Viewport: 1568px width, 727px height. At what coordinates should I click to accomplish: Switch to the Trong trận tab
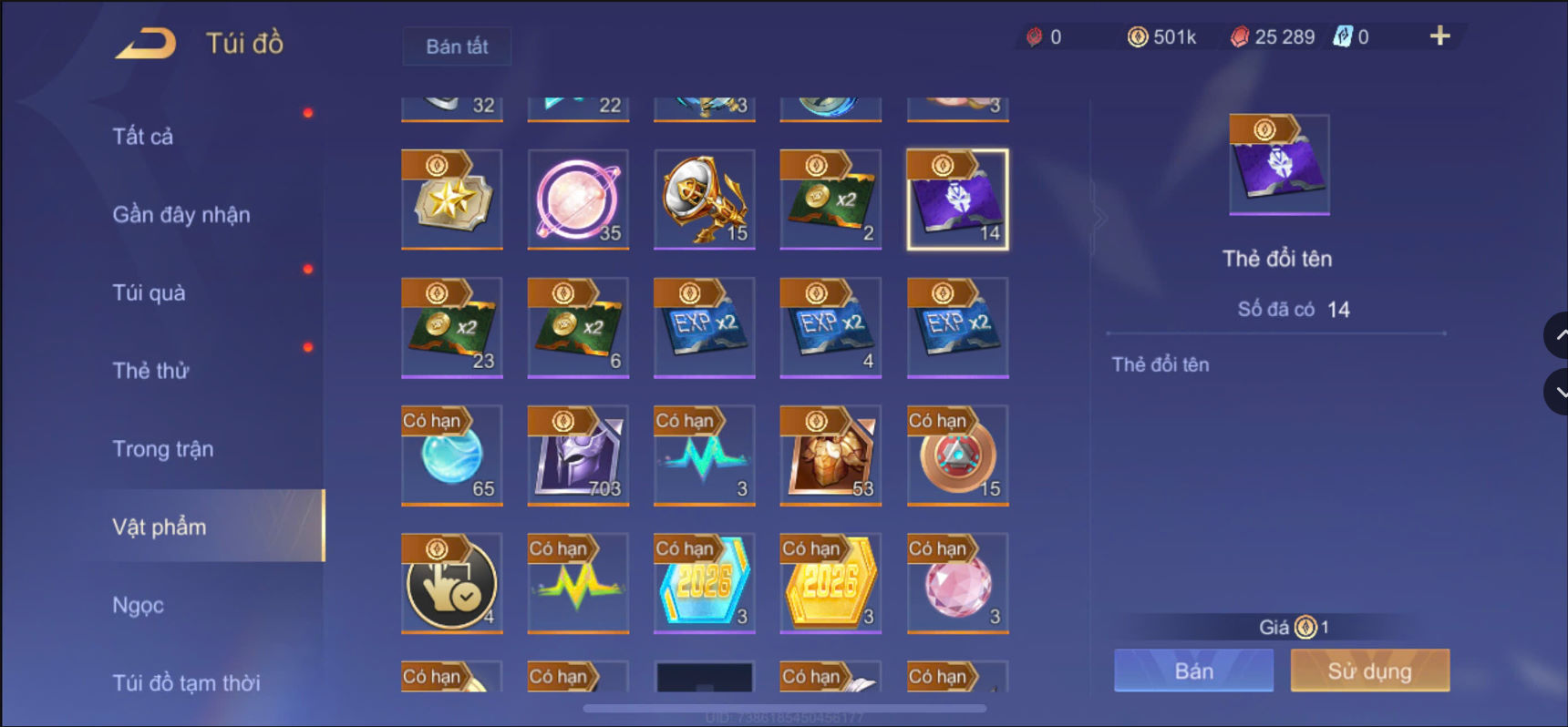coord(164,448)
